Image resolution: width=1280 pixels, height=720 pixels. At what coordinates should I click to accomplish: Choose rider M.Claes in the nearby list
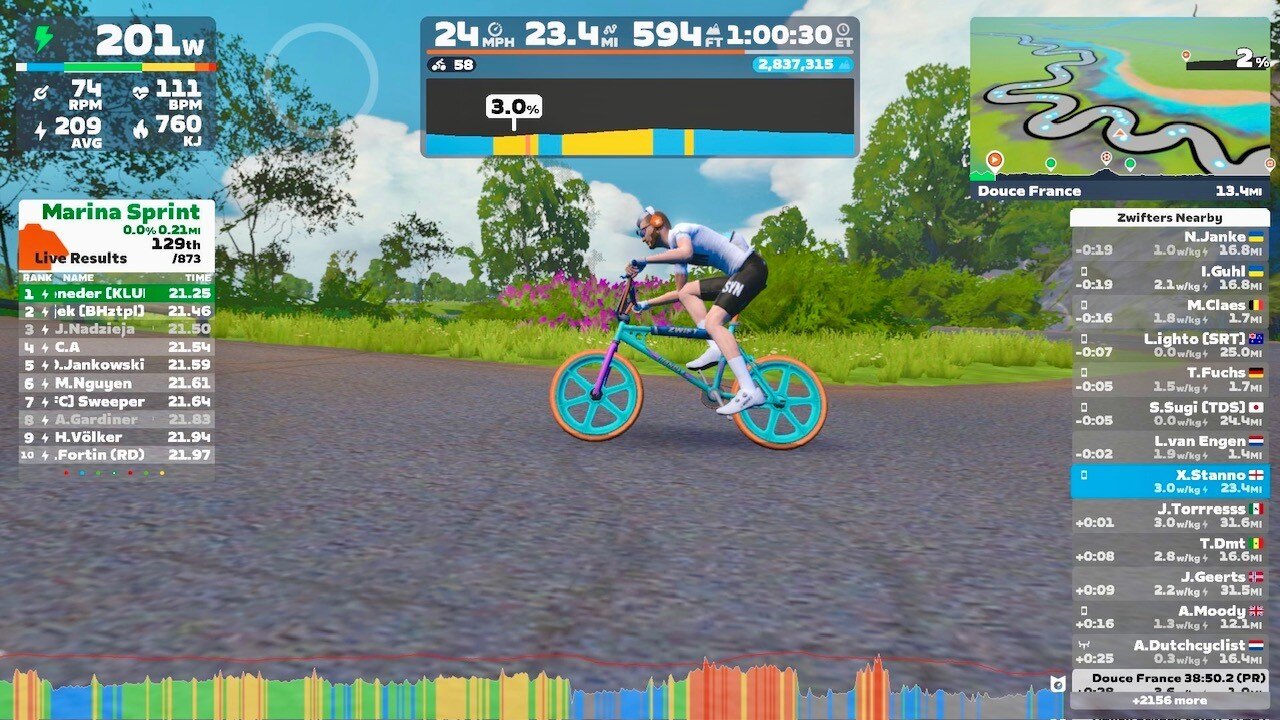(x=1169, y=312)
